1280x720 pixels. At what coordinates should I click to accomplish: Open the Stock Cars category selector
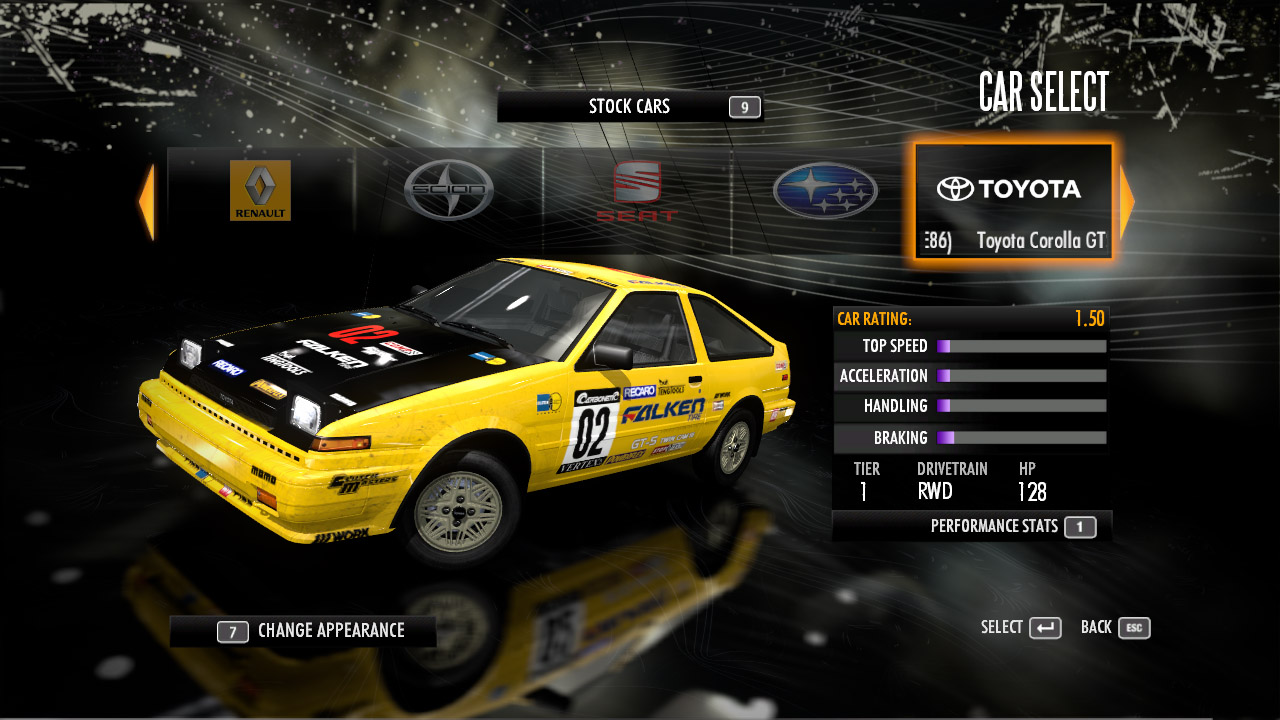click(630, 107)
